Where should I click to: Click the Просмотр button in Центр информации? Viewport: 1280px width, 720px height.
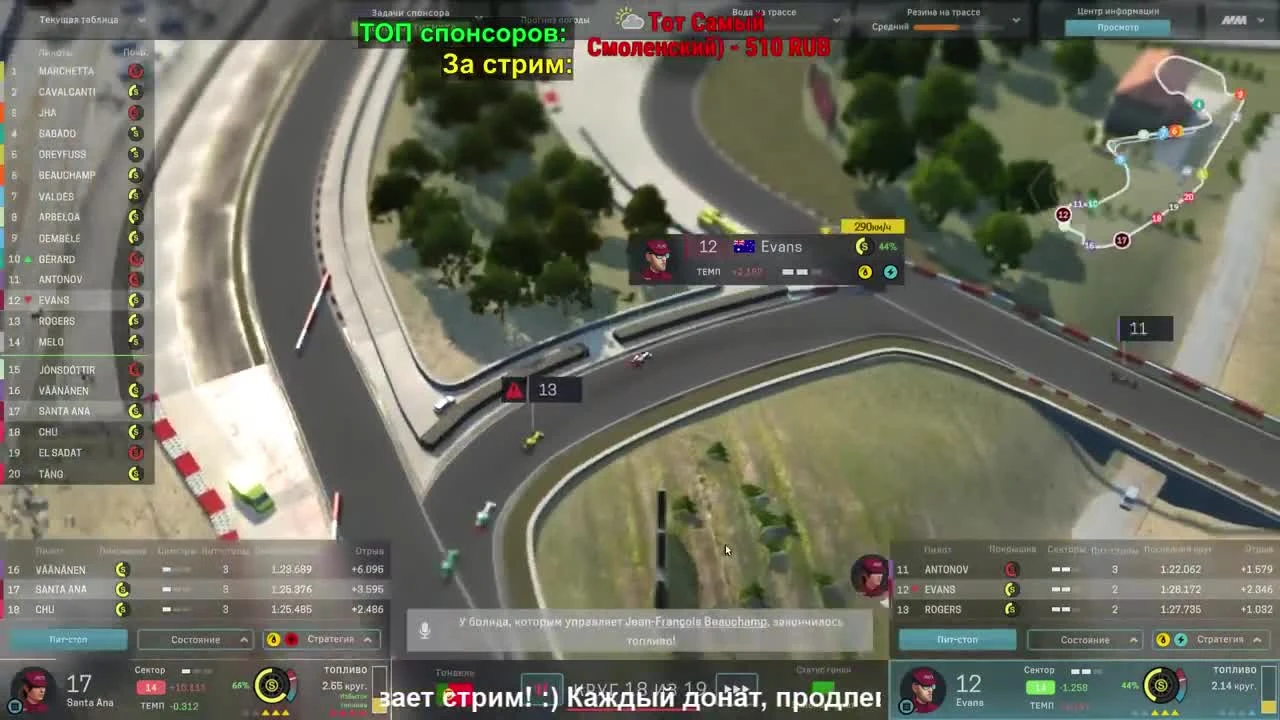[x=1117, y=28]
